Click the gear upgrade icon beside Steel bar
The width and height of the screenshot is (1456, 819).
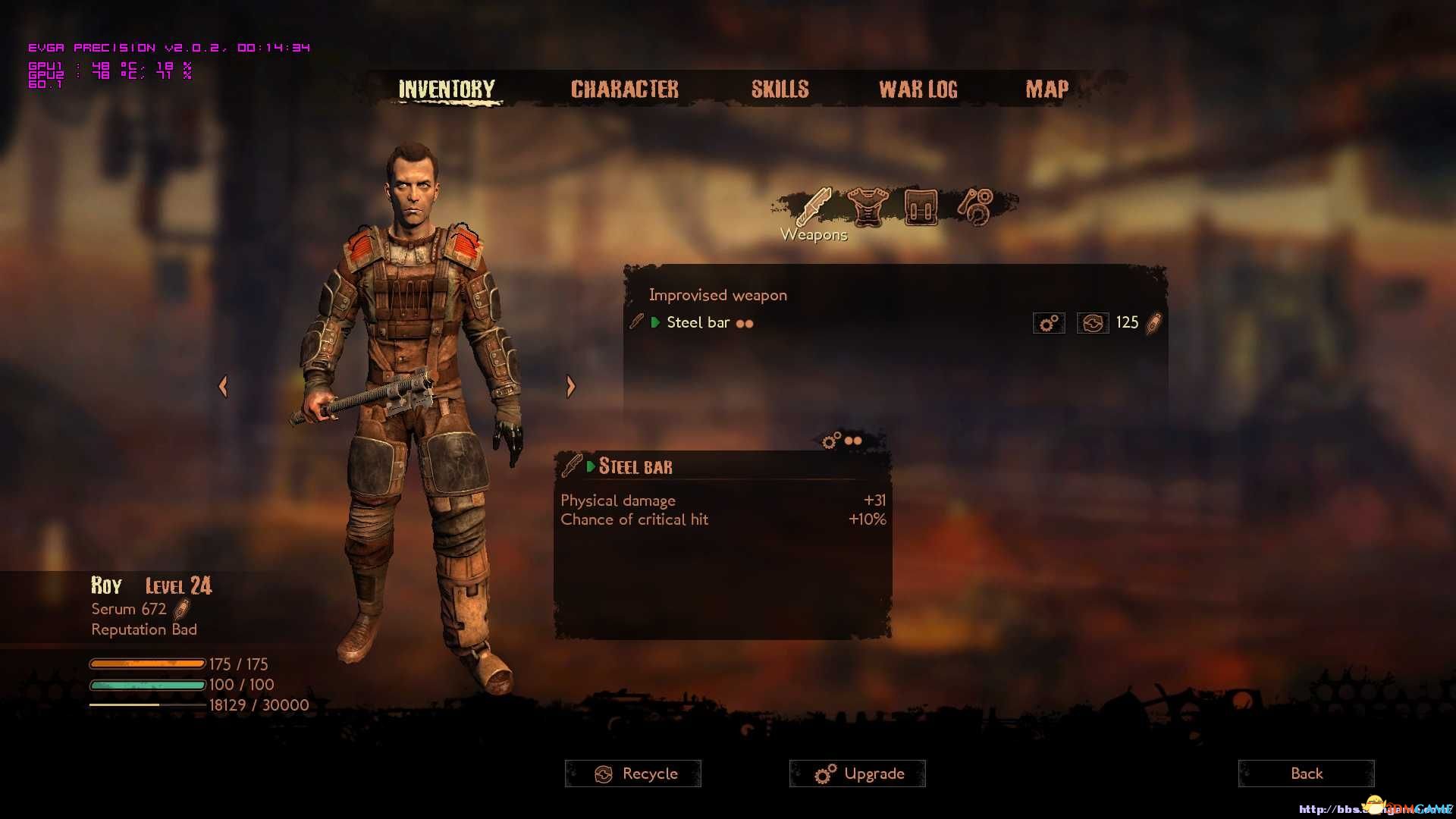click(x=1049, y=324)
